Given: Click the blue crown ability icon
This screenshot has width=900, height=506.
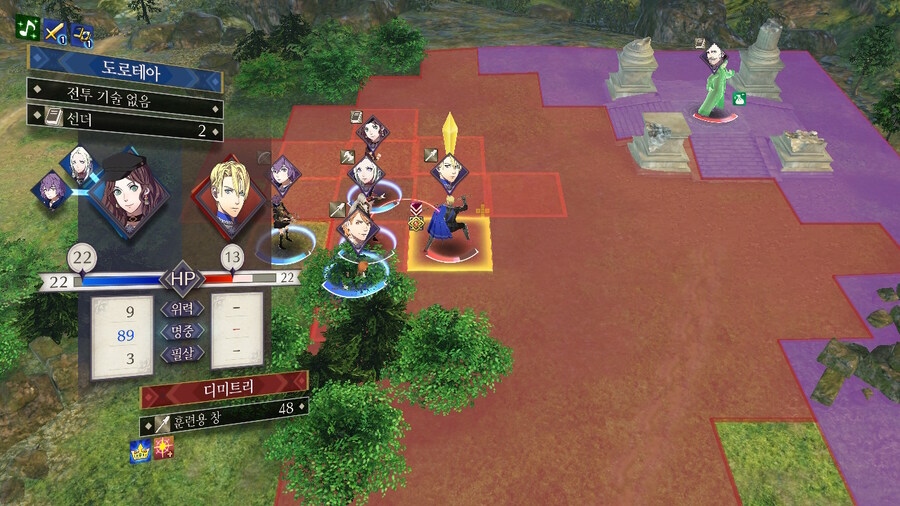Looking at the screenshot, I should point(140,452).
